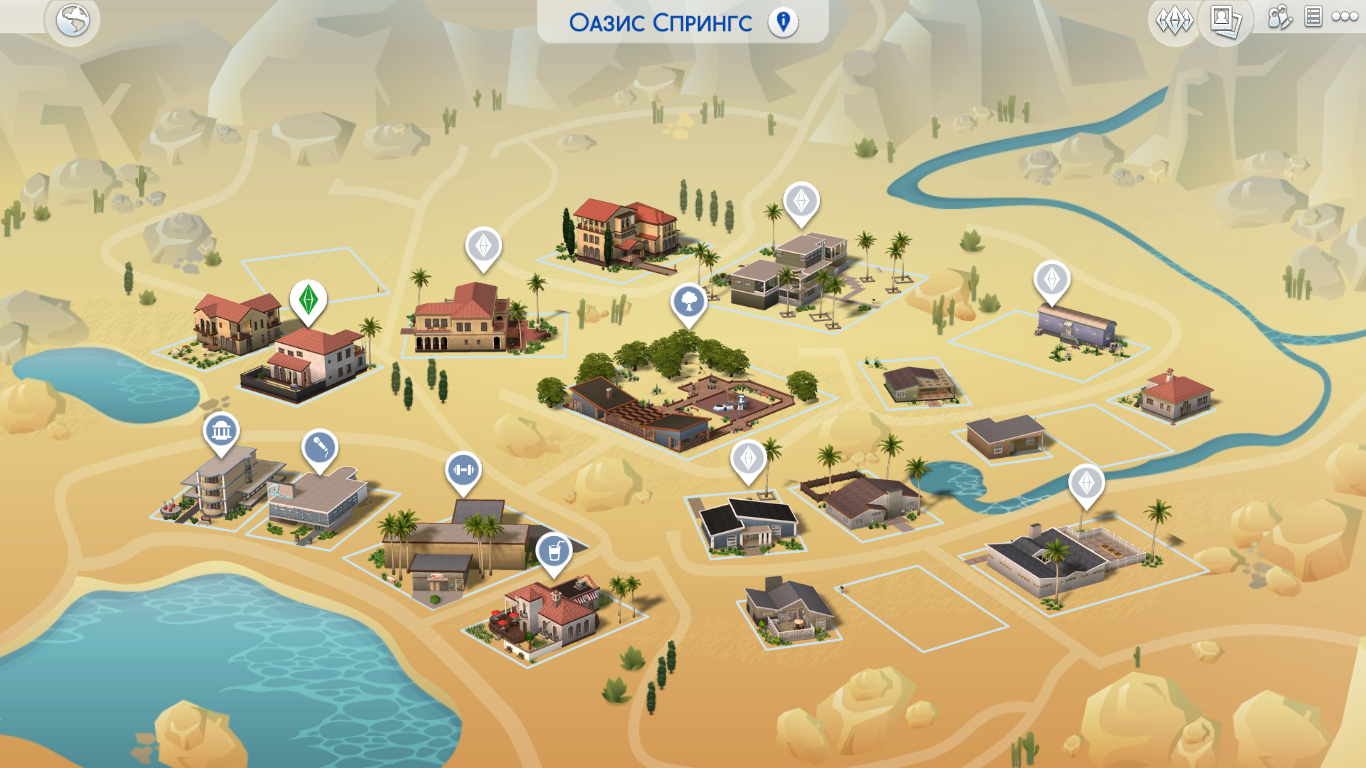Screen dimensions: 1366x768
Task: Open the world selection globe button
Action: click(x=72, y=21)
